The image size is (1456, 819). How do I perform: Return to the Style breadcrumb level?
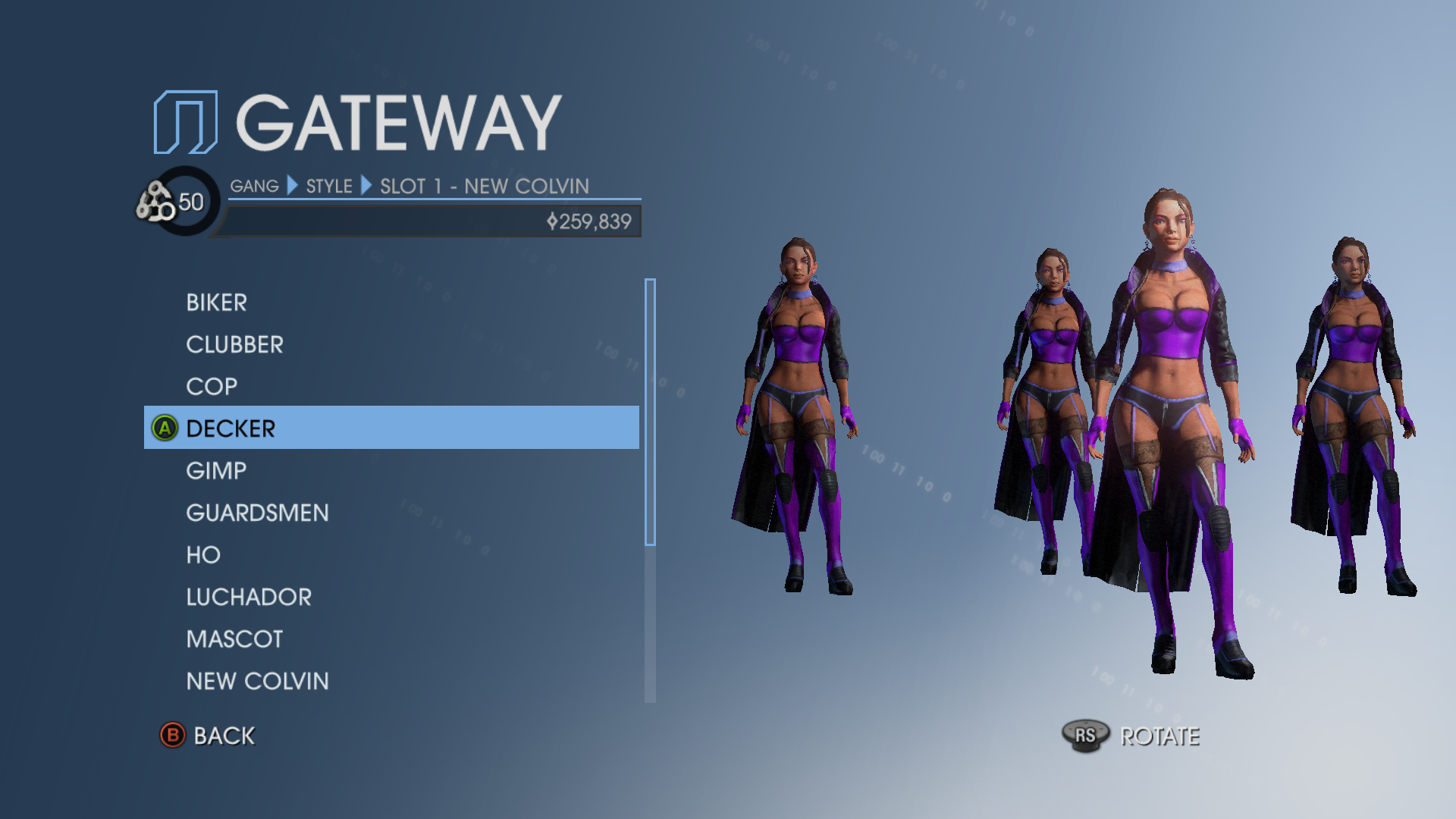click(329, 187)
